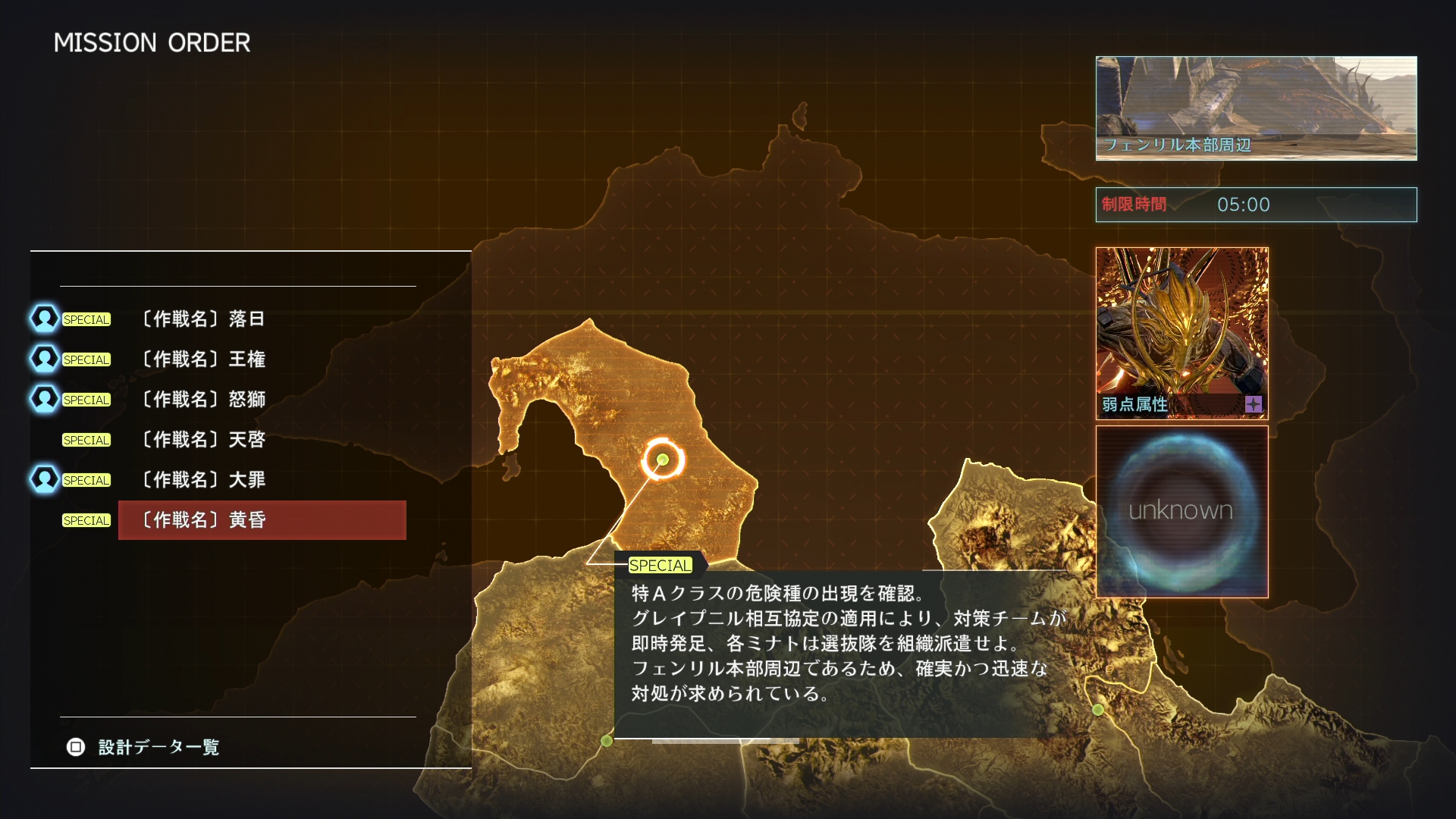Viewport: 1456px width, 819px height.
Task: Click the unknown enemy ring thumbnail
Action: (x=1181, y=512)
